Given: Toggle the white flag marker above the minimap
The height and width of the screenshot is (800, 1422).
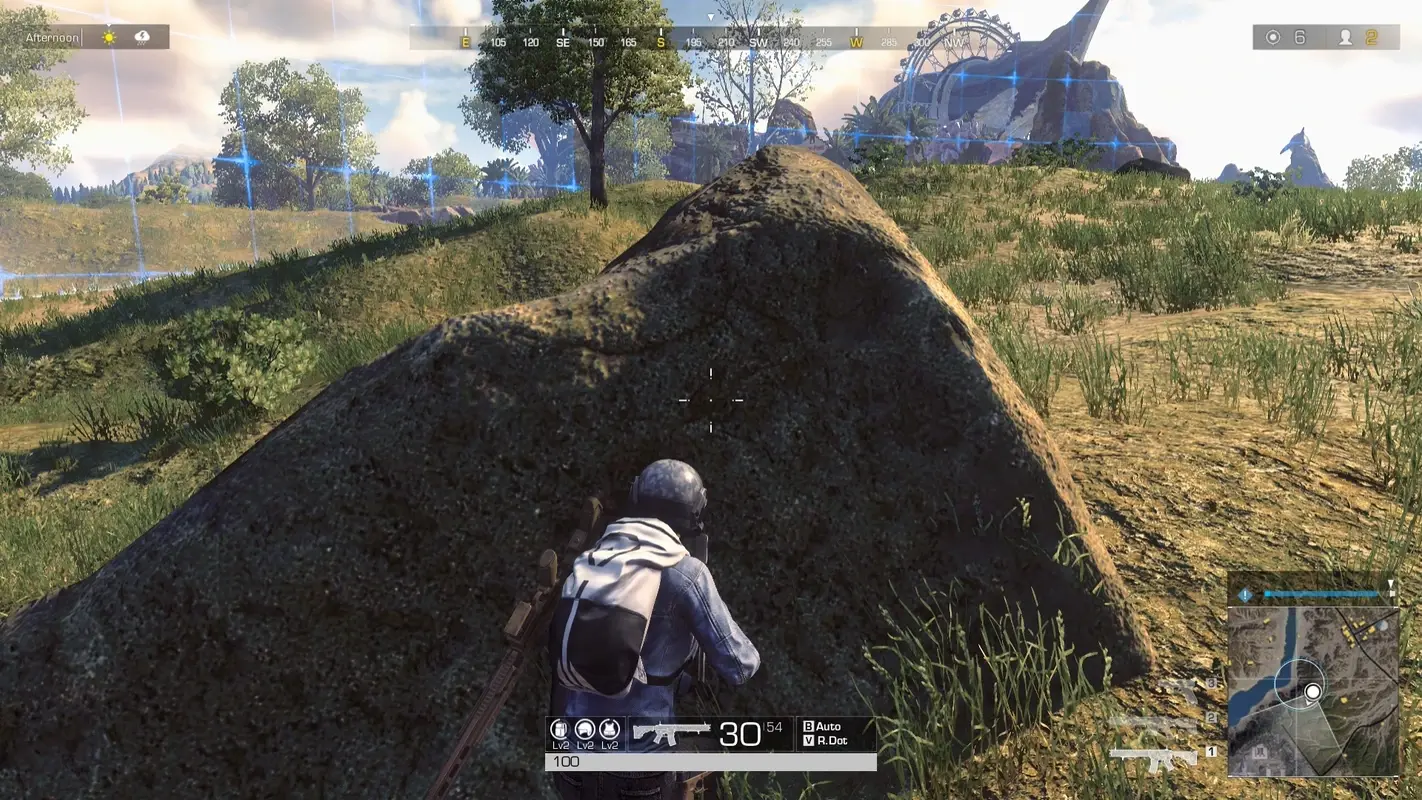Looking at the screenshot, I should pyautogui.click(x=1390, y=586).
